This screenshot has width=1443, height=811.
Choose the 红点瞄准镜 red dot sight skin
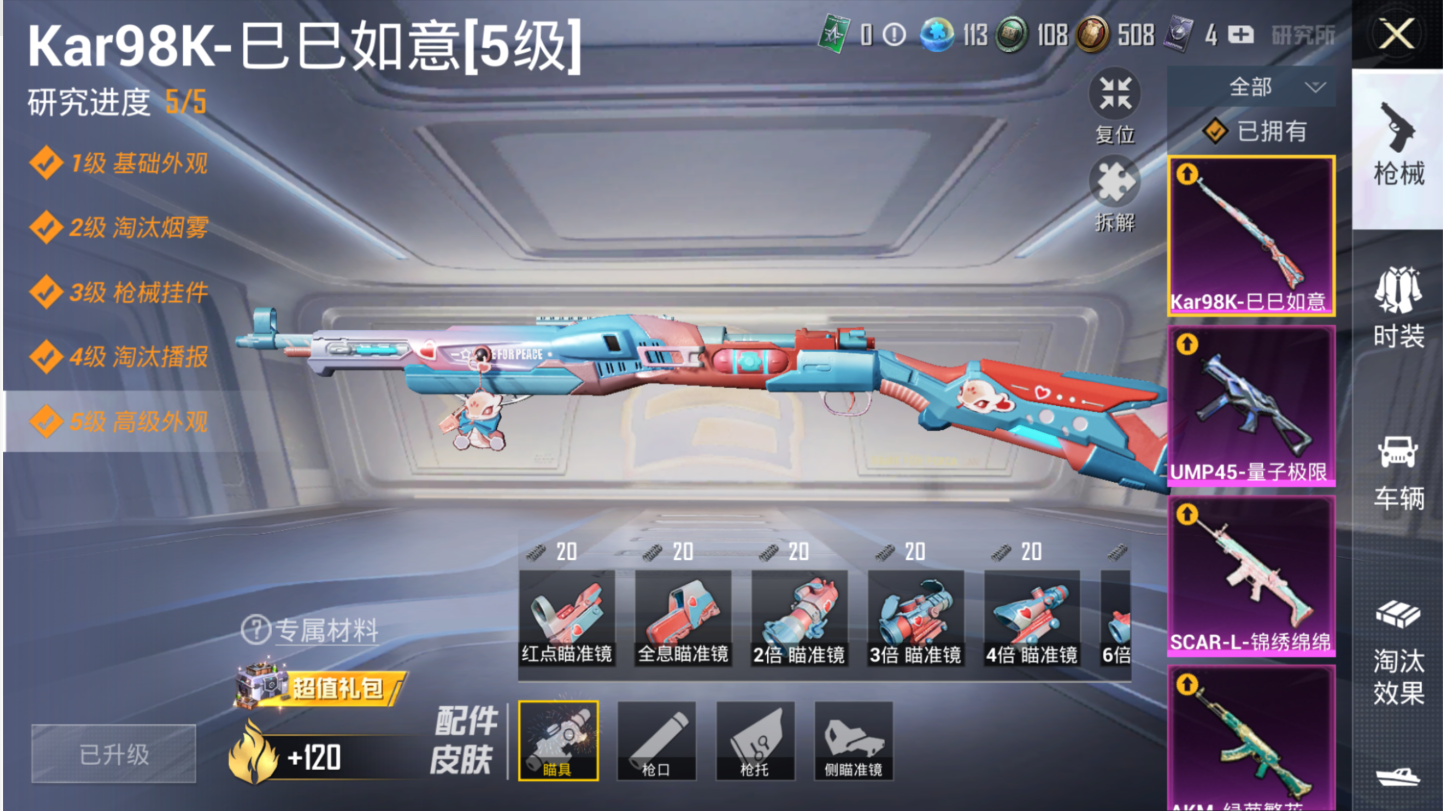pyautogui.click(x=567, y=618)
